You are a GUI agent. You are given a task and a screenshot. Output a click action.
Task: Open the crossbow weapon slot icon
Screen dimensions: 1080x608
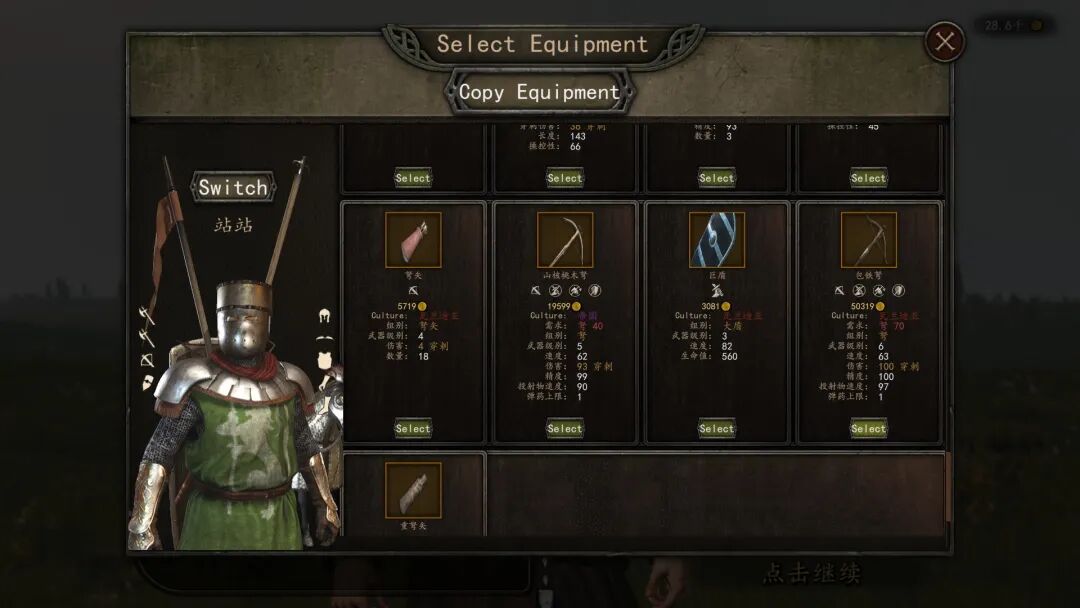[x=147, y=359]
